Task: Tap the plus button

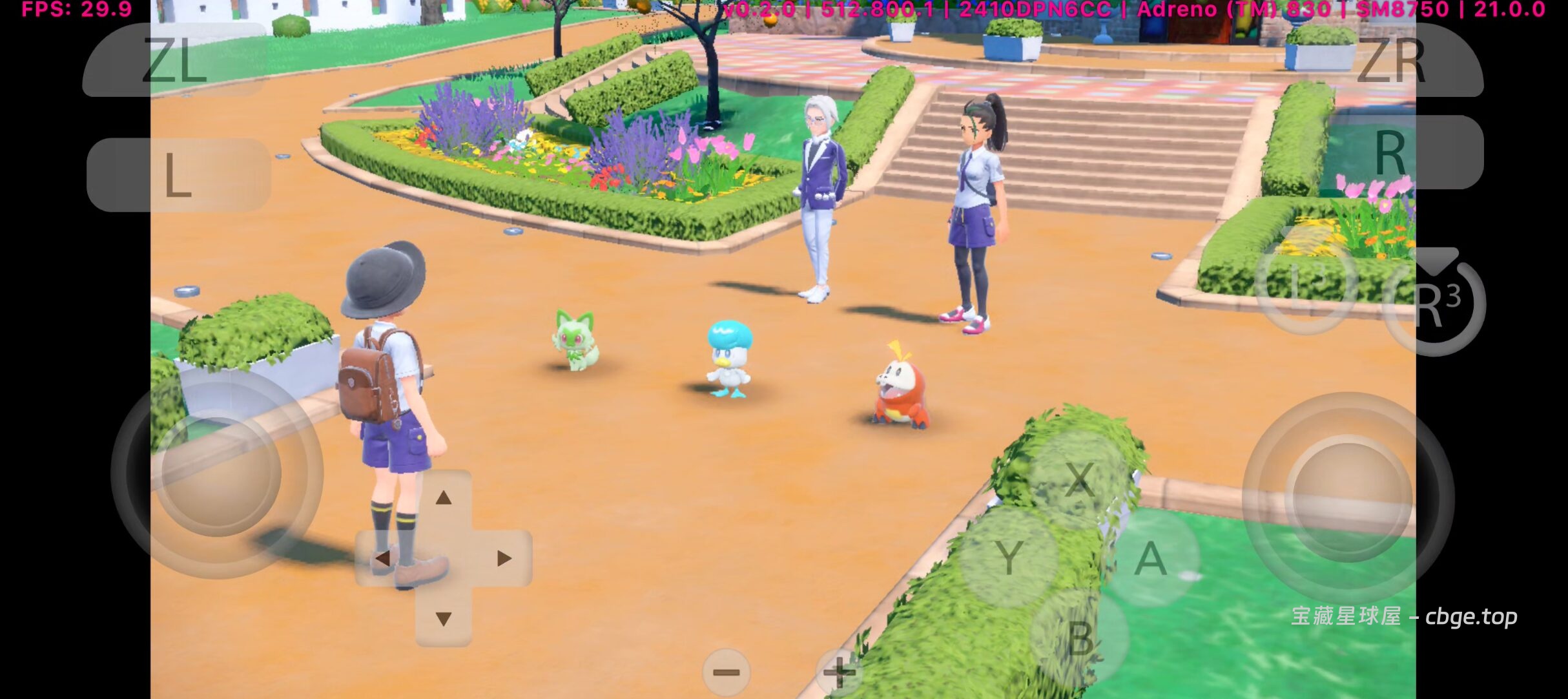Action: tap(840, 673)
